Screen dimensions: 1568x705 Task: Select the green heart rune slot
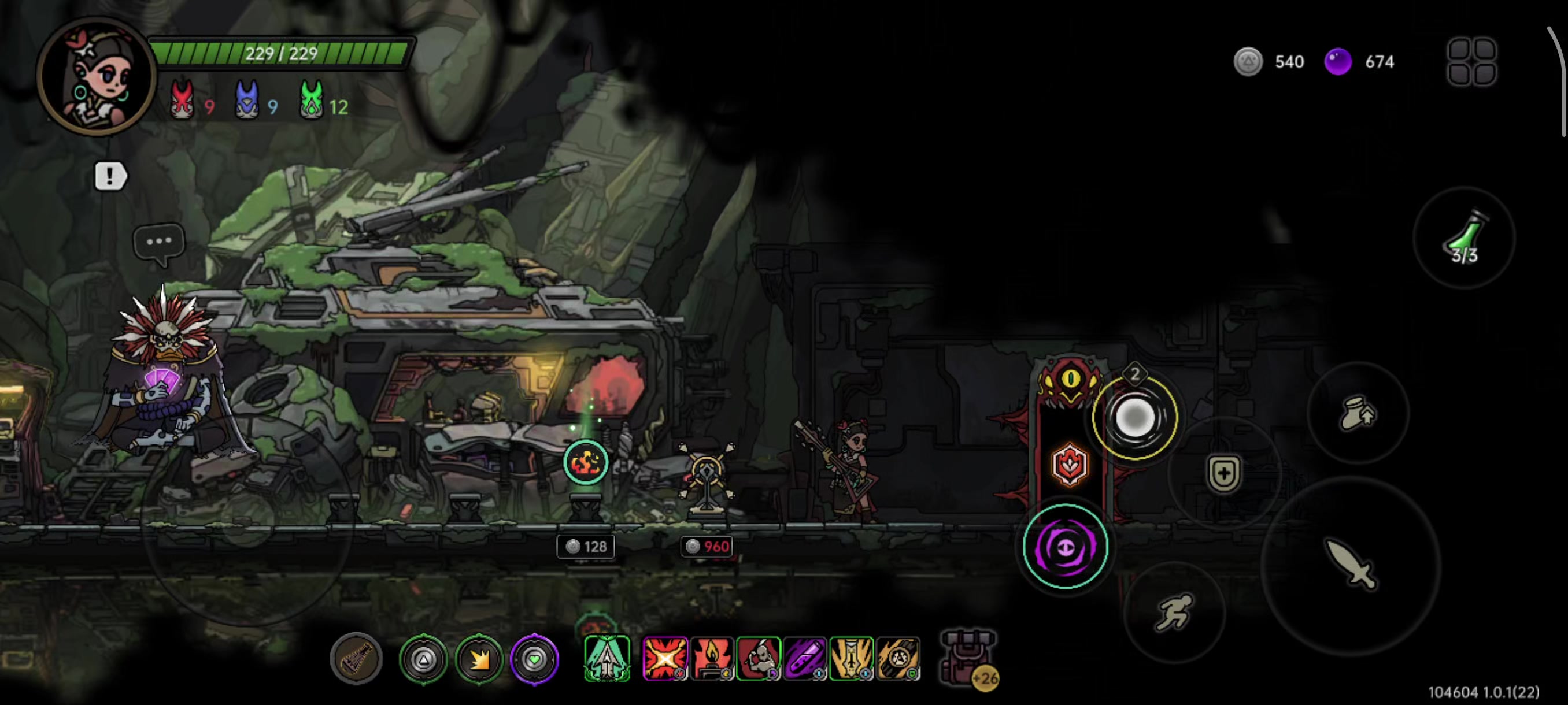[x=534, y=659]
